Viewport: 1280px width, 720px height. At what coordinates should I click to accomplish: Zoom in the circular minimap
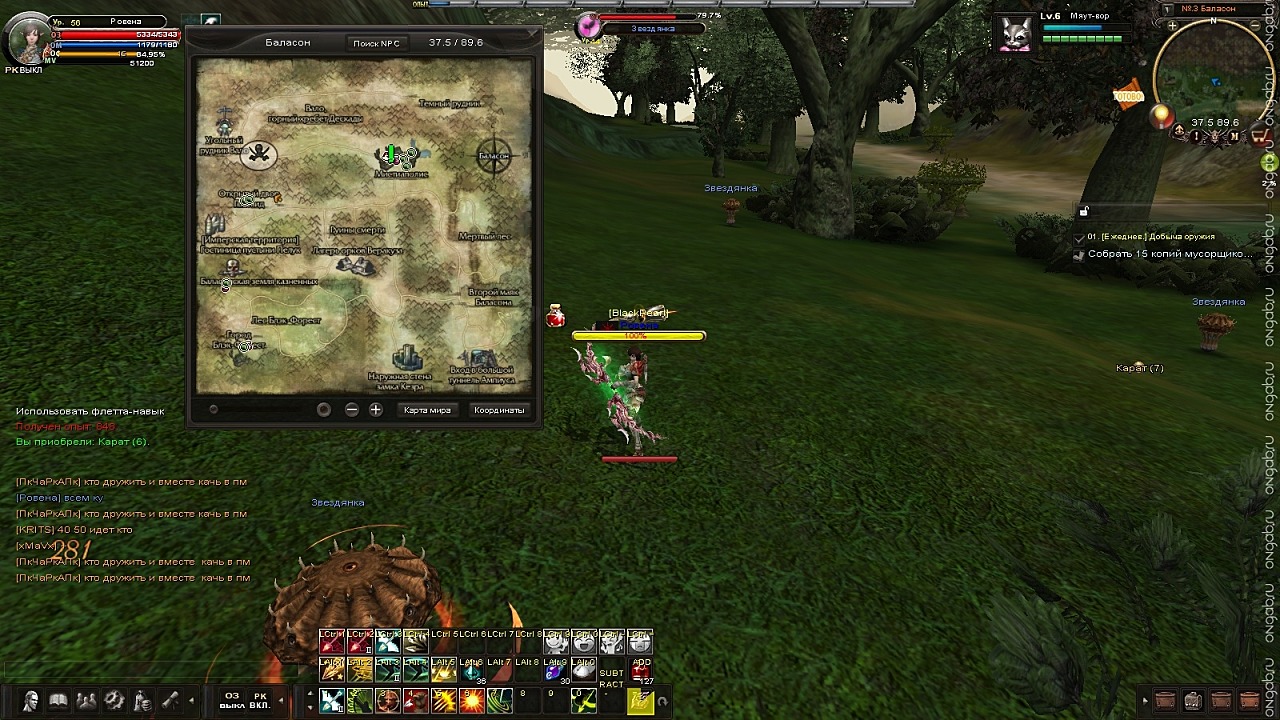[1171, 26]
